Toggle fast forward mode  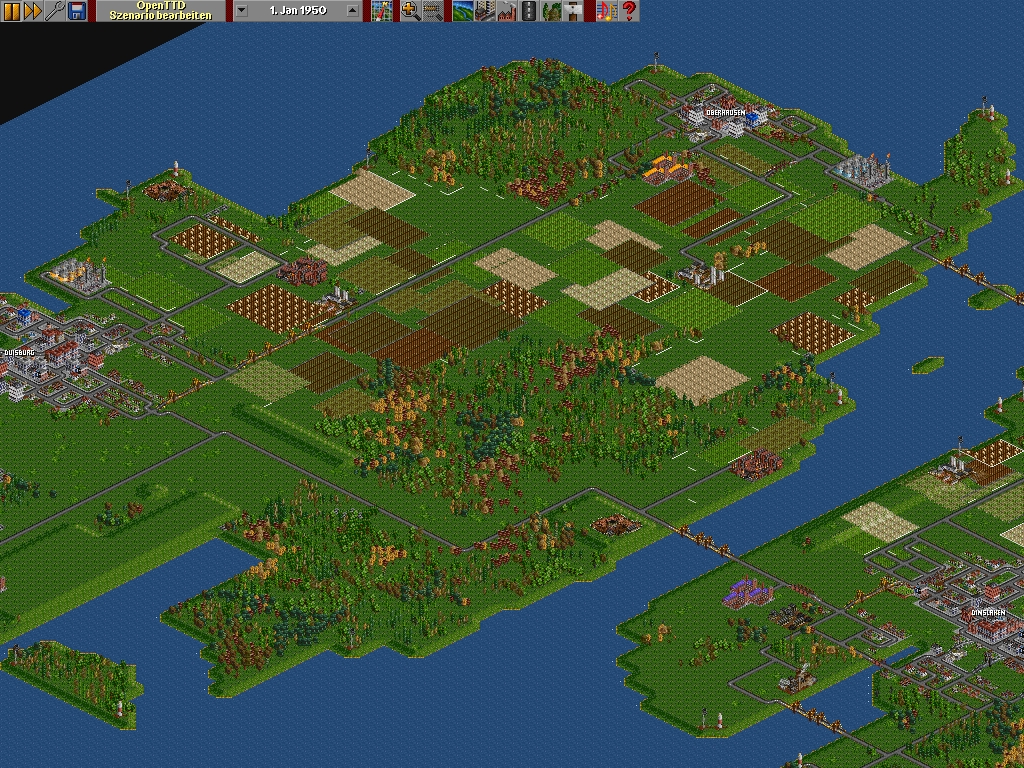click(x=33, y=11)
